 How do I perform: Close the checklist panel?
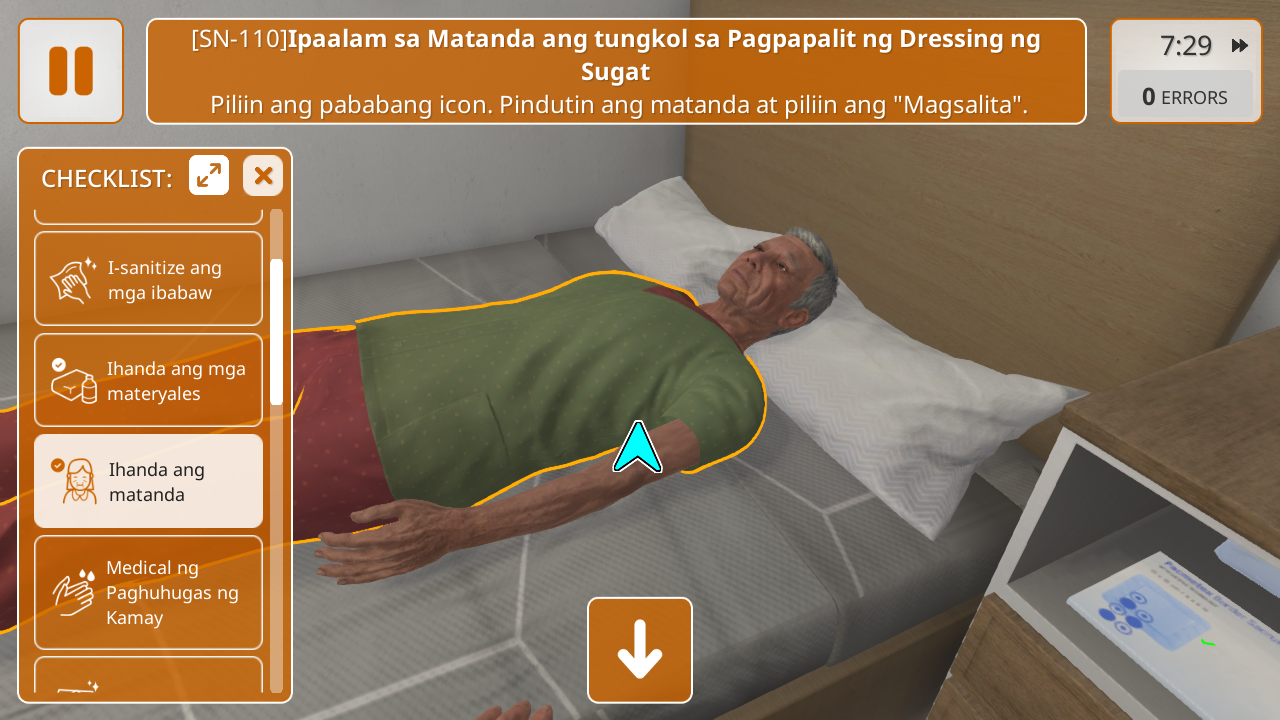(263, 176)
